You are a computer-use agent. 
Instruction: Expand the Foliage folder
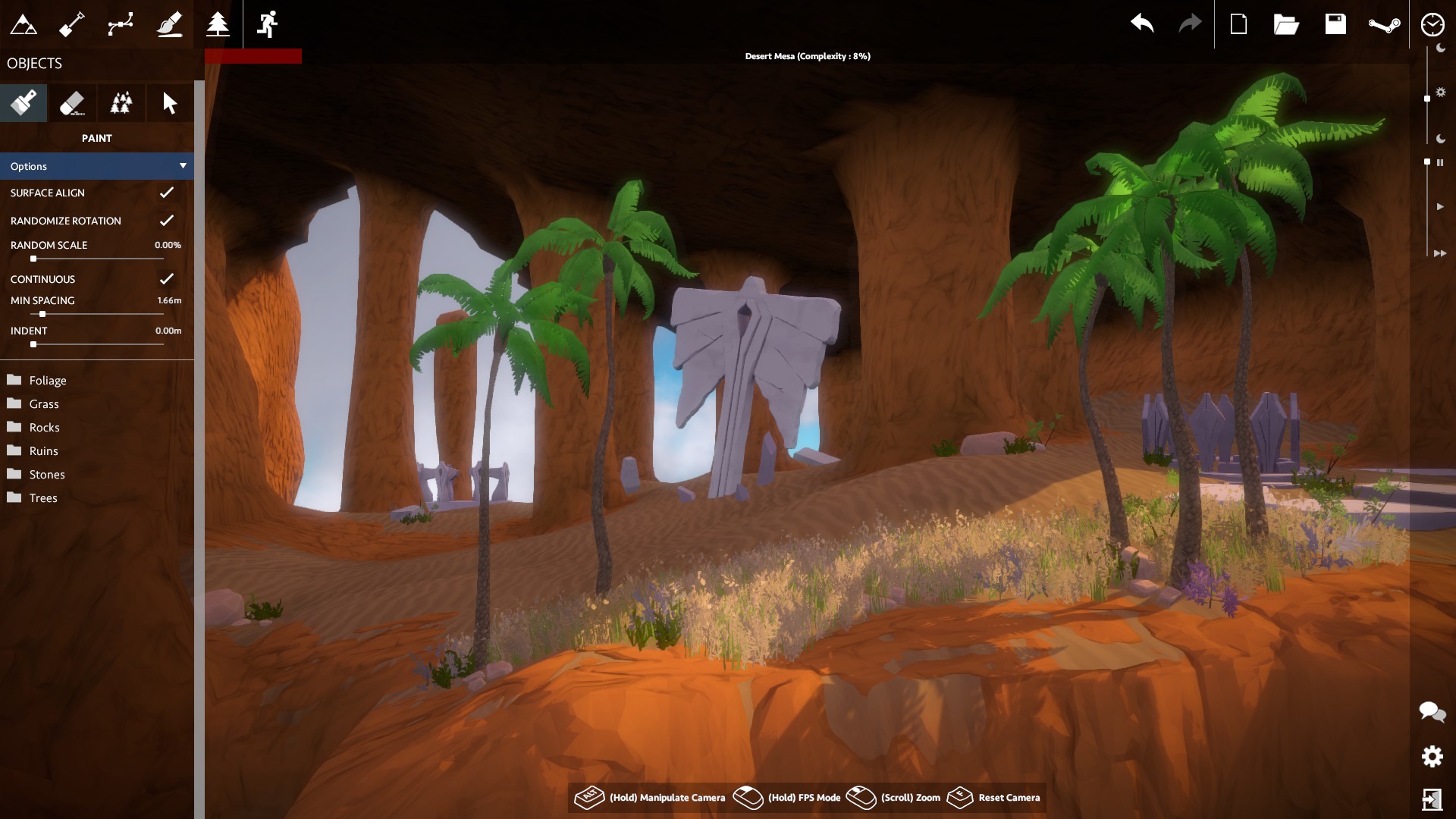pos(49,380)
